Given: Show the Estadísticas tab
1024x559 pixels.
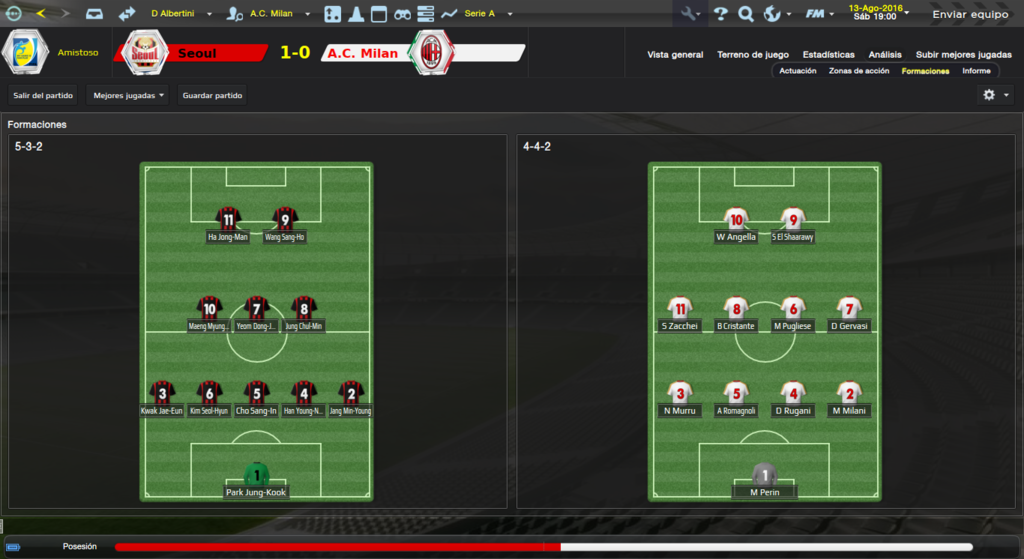Looking at the screenshot, I should (x=828, y=54).
